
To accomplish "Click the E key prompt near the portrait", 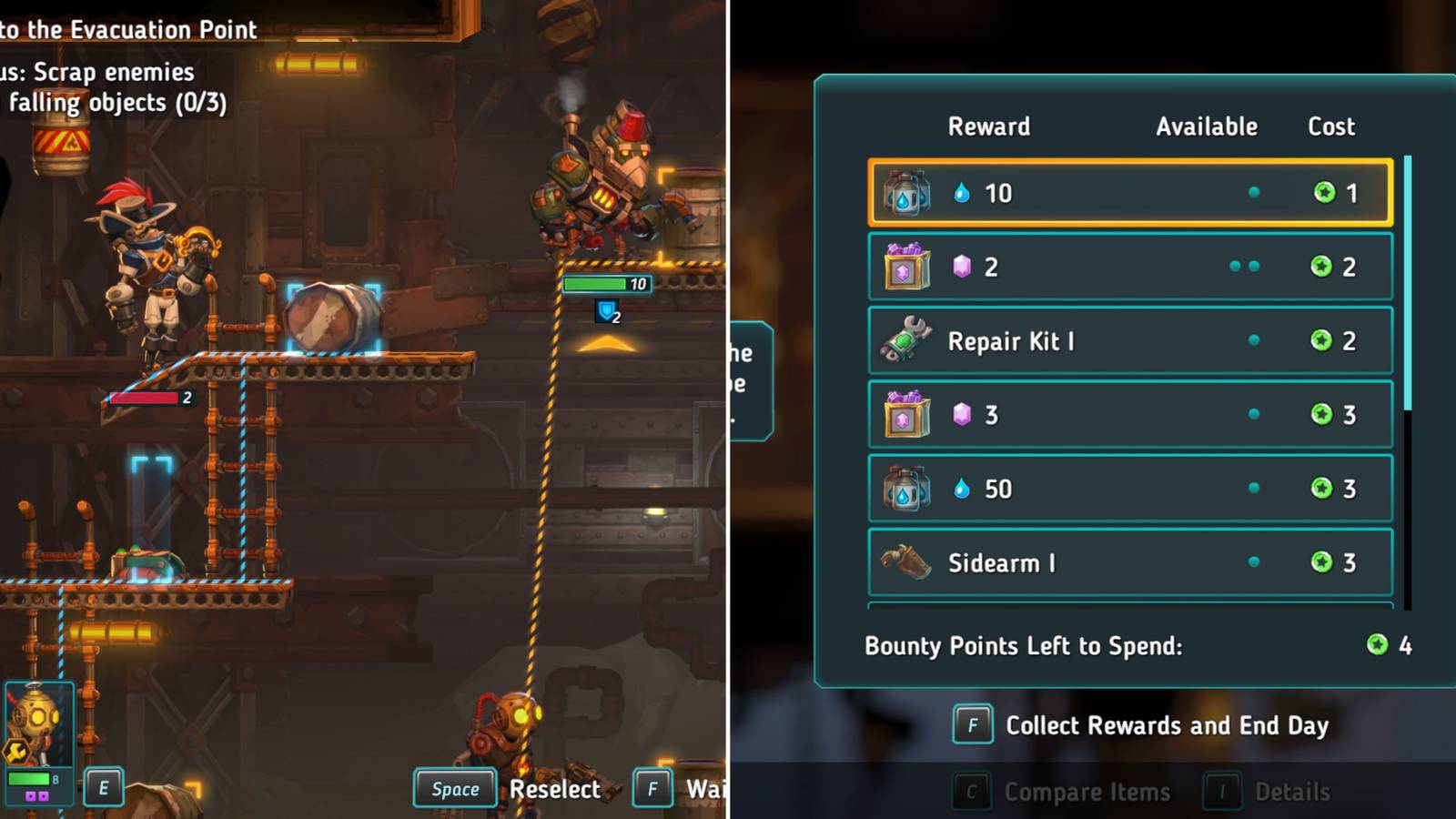I will coord(103,788).
